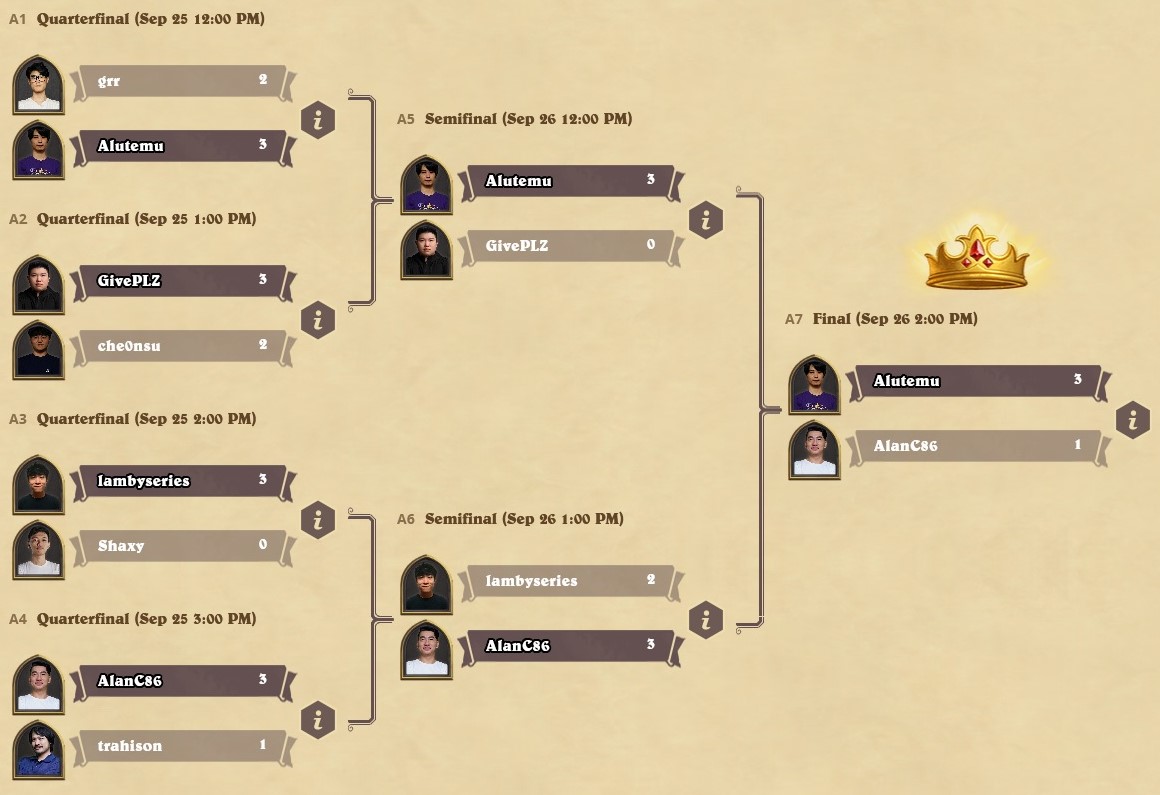
Task: Choose AlanC86 in the Final match
Action: click(x=975, y=446)
